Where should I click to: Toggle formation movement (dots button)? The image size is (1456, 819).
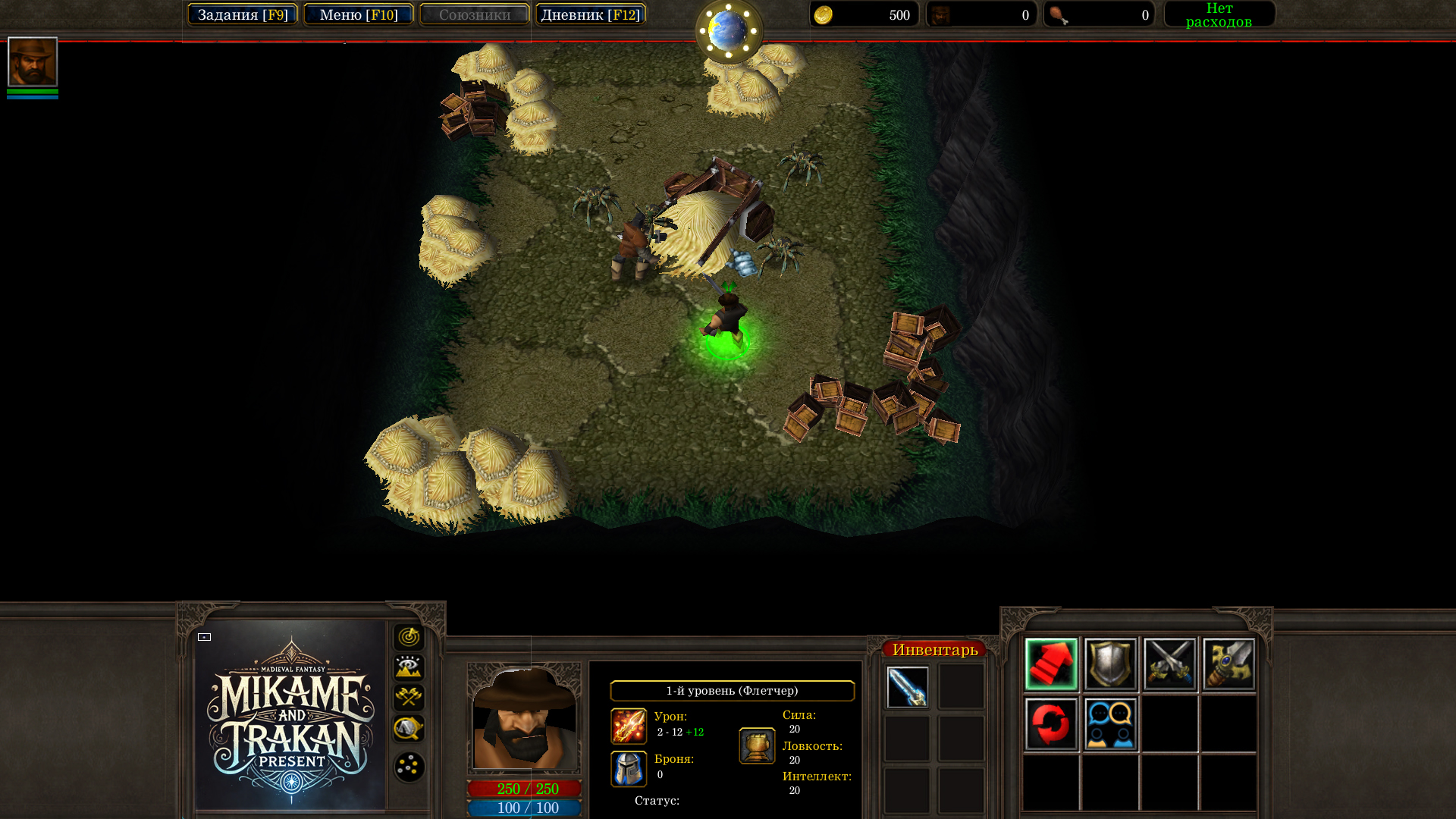pyautogui.click(x=409, y=767)
